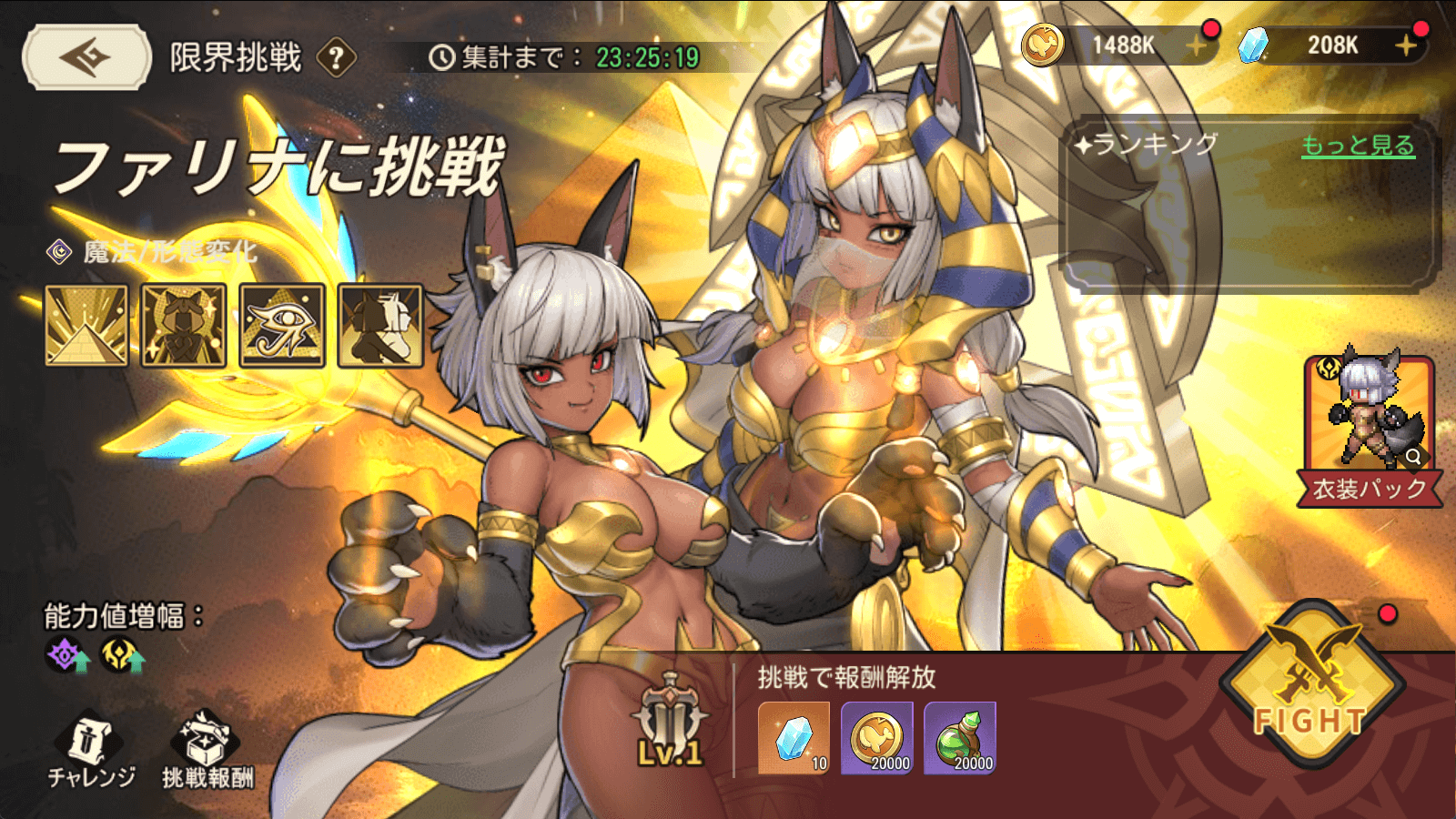Select the dark silhouette skill icon
1456x819 pixels.
point(380,325)
